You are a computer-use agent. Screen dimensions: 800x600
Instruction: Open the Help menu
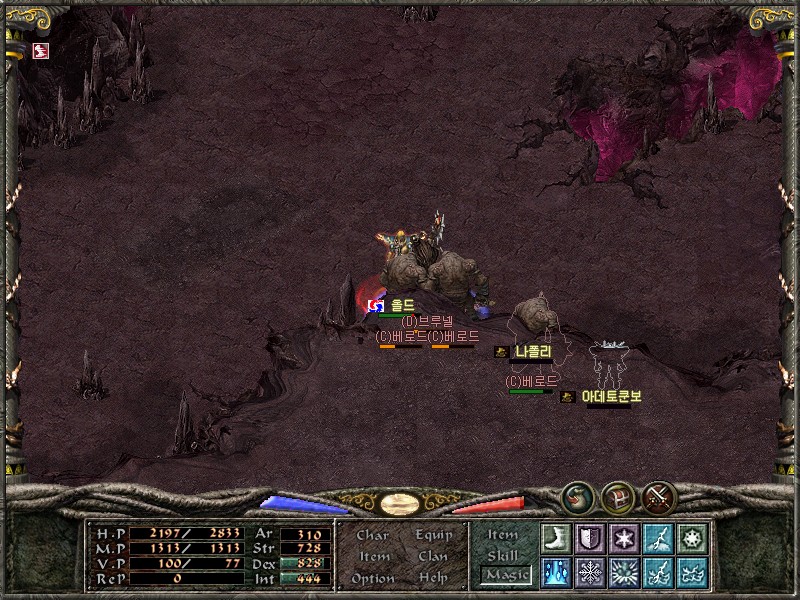(x=433, y=578)
